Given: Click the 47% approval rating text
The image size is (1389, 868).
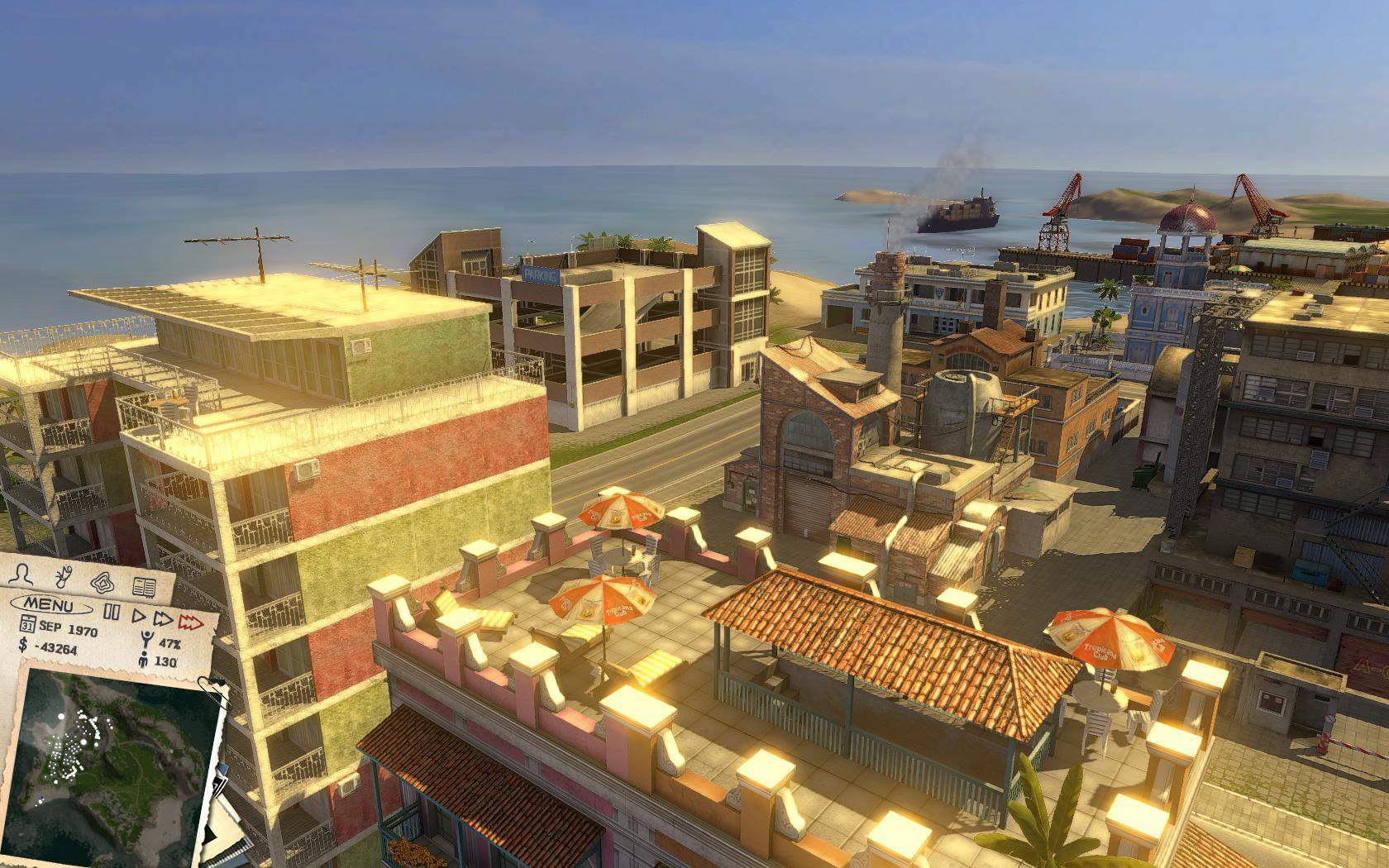Looking at the screenshot, I should click(x=169, y=644).
